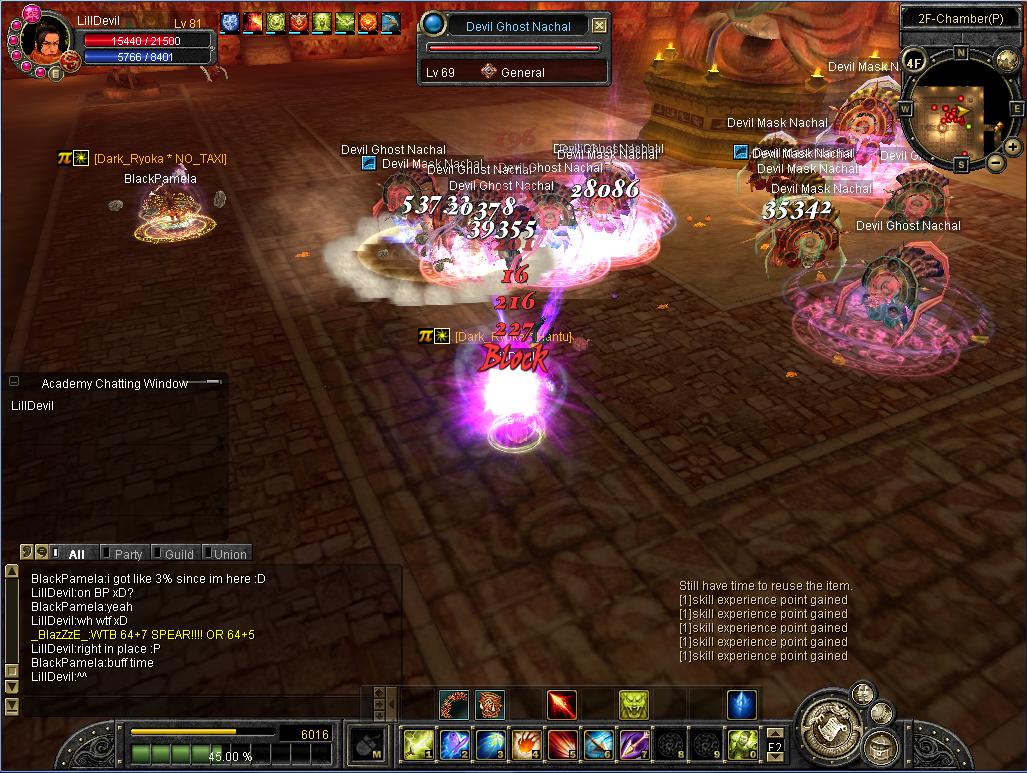Image resolution: width=1027 pixels, height=773 pixels.
Task: Open the Guild chat tab
Action: coord(178,553)
